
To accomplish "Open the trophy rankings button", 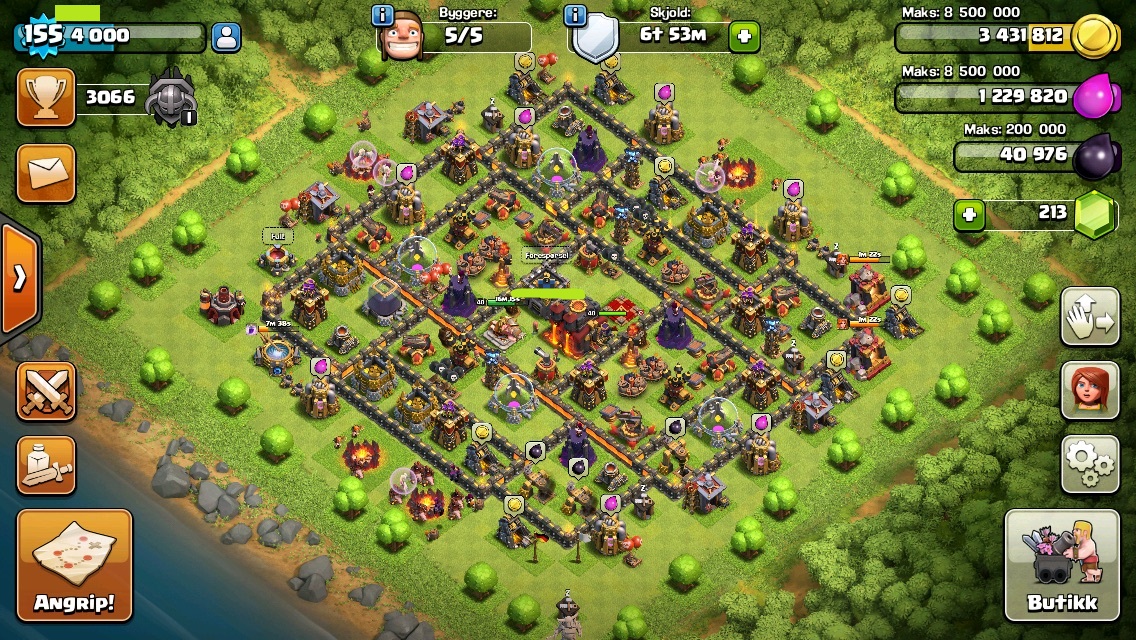I will click(x=45, y=98).
